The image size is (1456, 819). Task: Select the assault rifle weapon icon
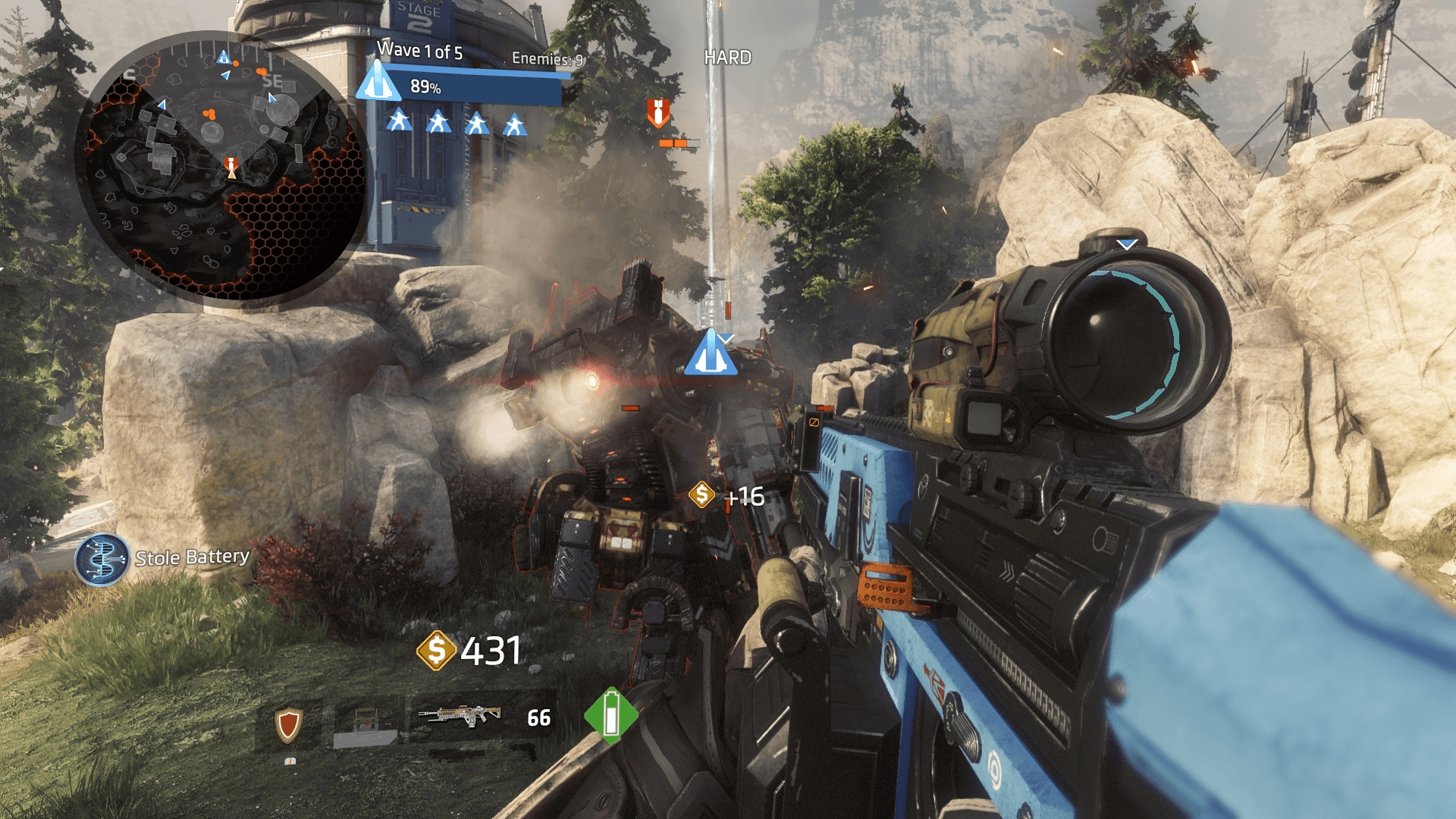(460, 716)
